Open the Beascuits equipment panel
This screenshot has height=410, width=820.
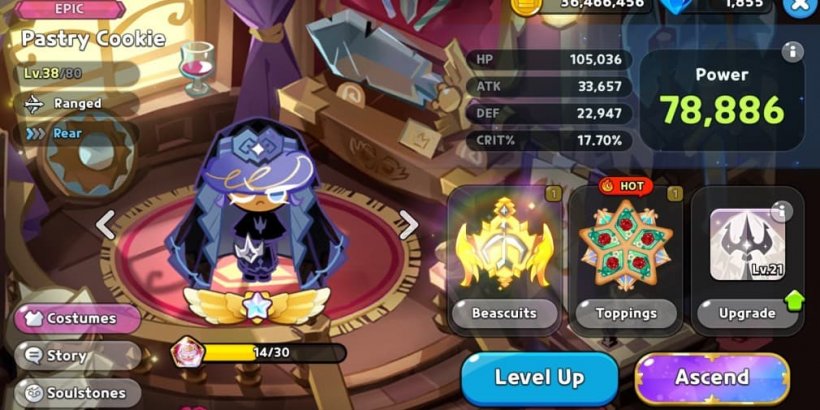[x=503, y=259]
